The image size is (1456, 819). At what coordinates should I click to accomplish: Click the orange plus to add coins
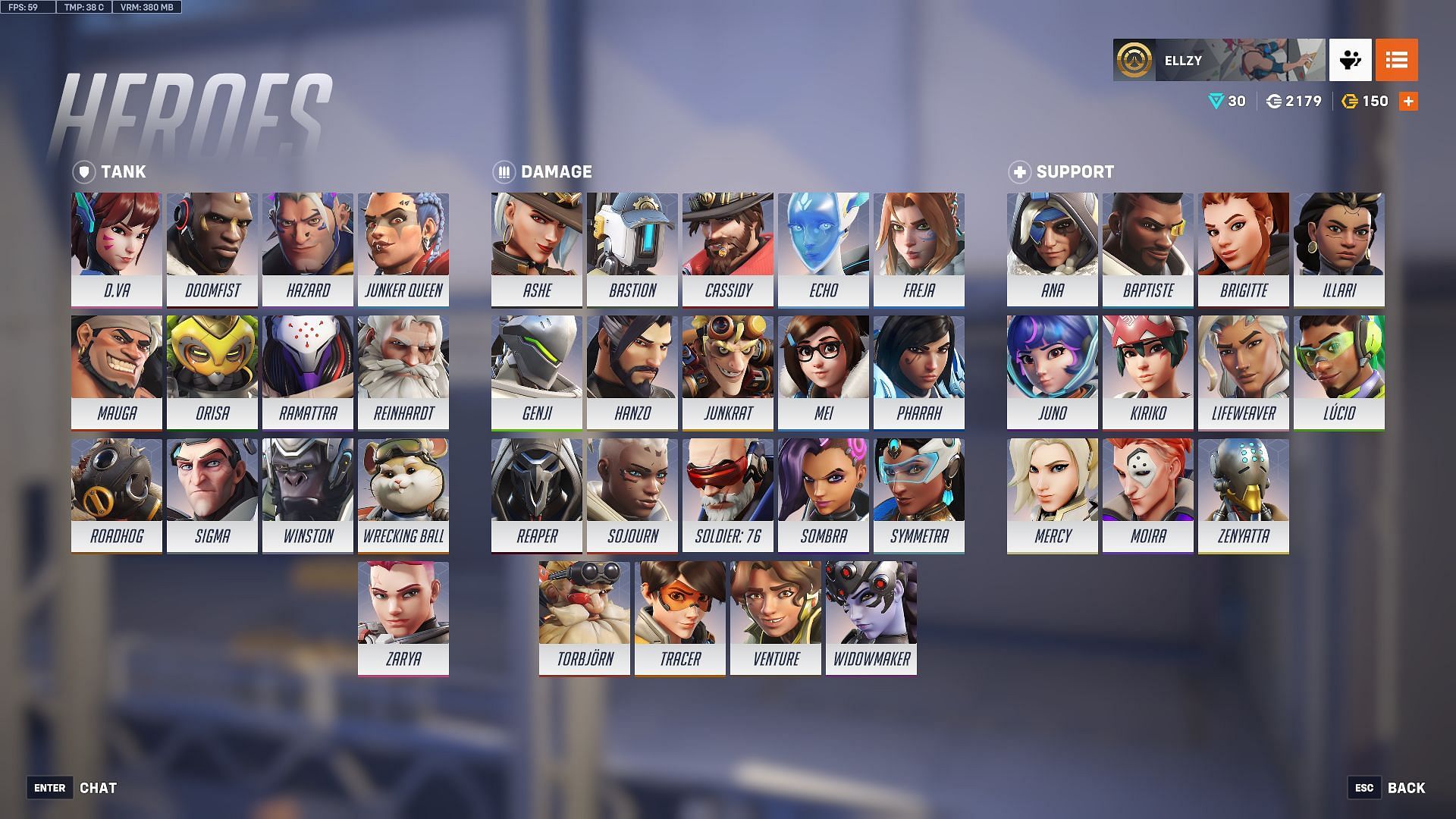click(1408, 102)
